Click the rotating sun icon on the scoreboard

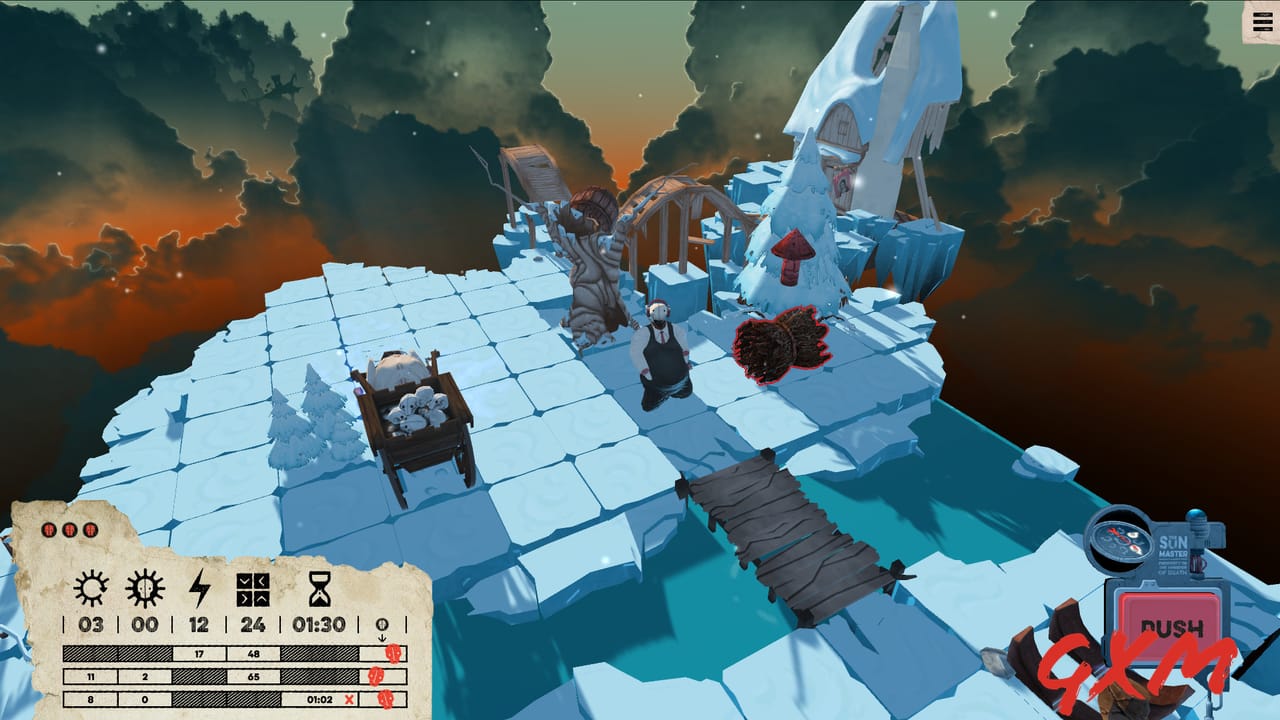click(91, 588)
